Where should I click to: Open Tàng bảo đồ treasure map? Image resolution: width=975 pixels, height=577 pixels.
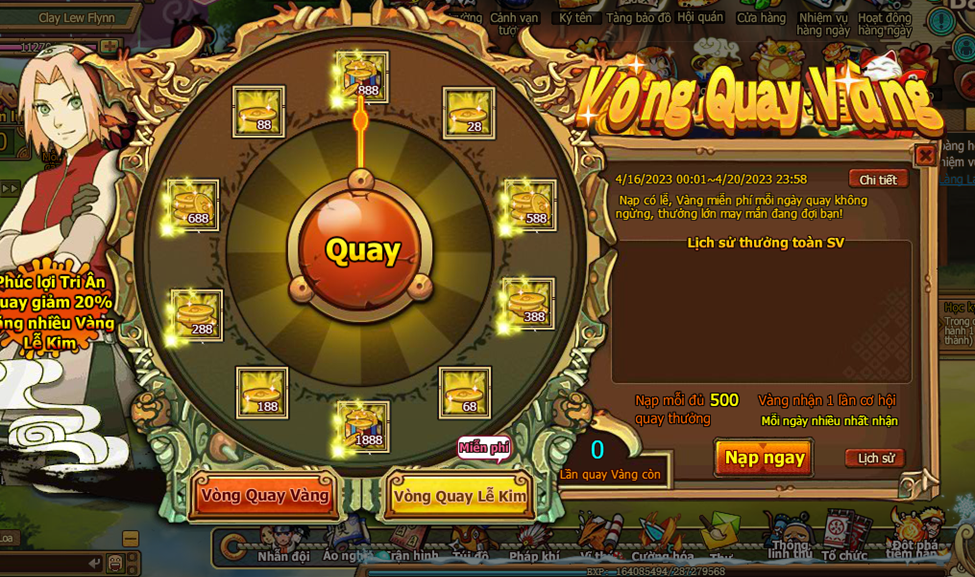pyautogui.click(x=638, y=18)
